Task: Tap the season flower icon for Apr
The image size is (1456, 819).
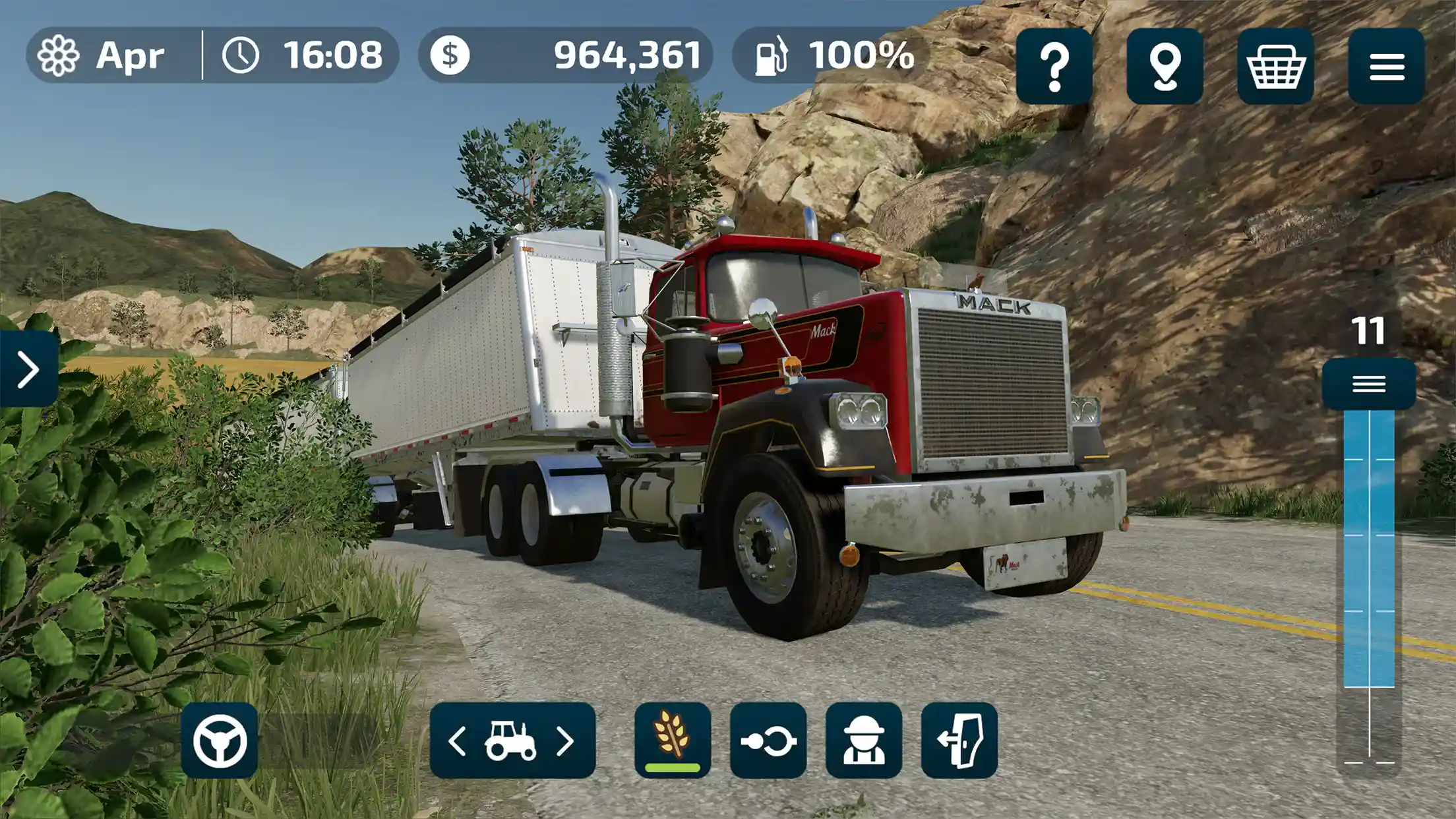Action: point(58,56)
